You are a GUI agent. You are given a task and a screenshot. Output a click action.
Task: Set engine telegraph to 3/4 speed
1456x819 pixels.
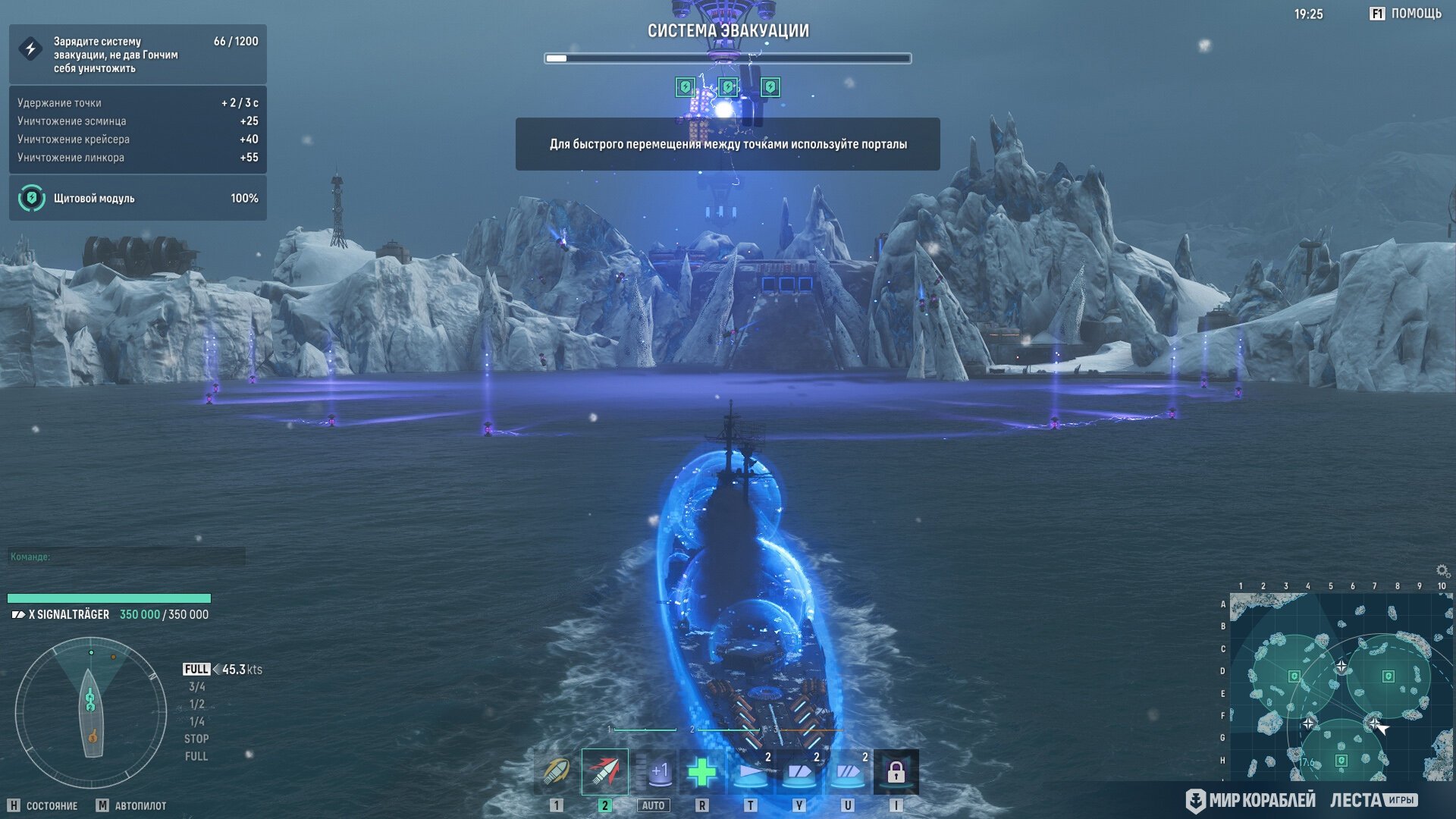[x=196, y=687]
